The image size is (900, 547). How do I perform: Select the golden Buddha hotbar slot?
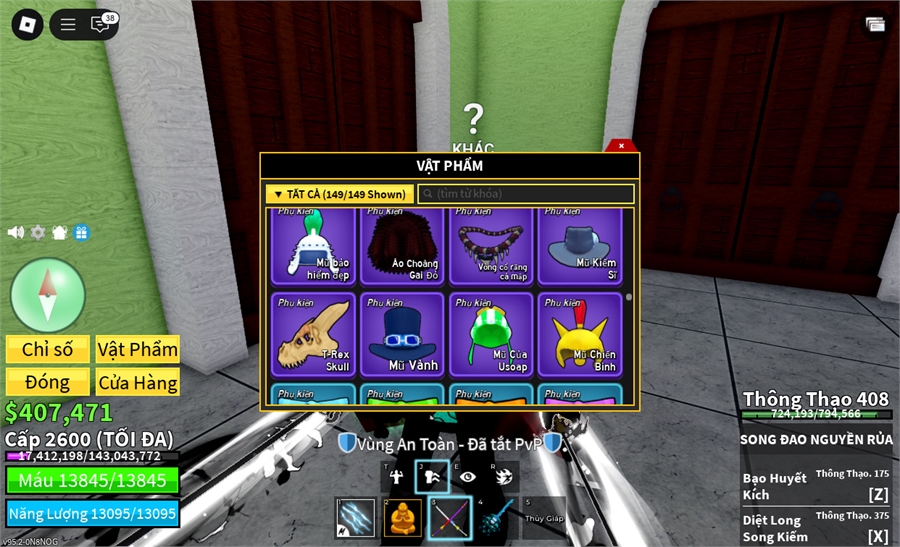[402, 517]
